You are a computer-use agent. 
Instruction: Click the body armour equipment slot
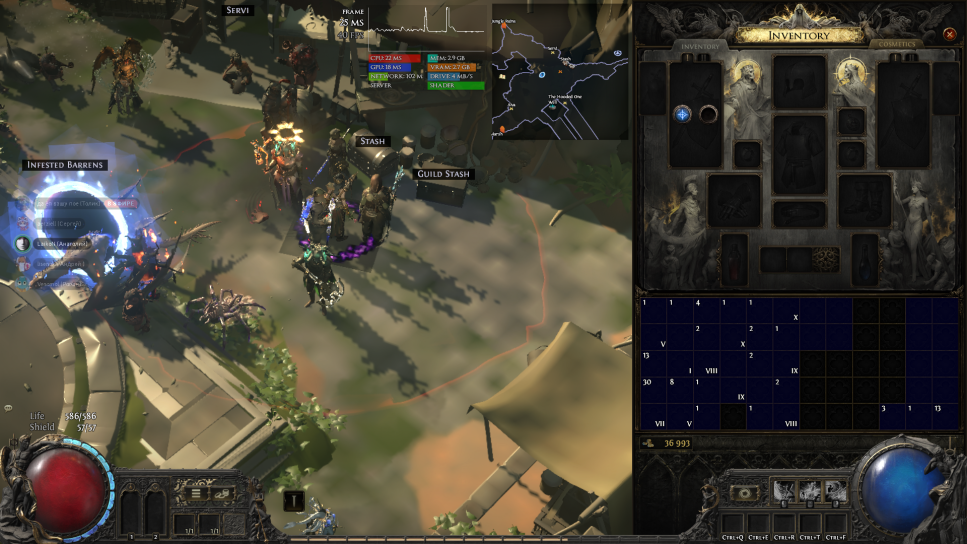point(799,154)
